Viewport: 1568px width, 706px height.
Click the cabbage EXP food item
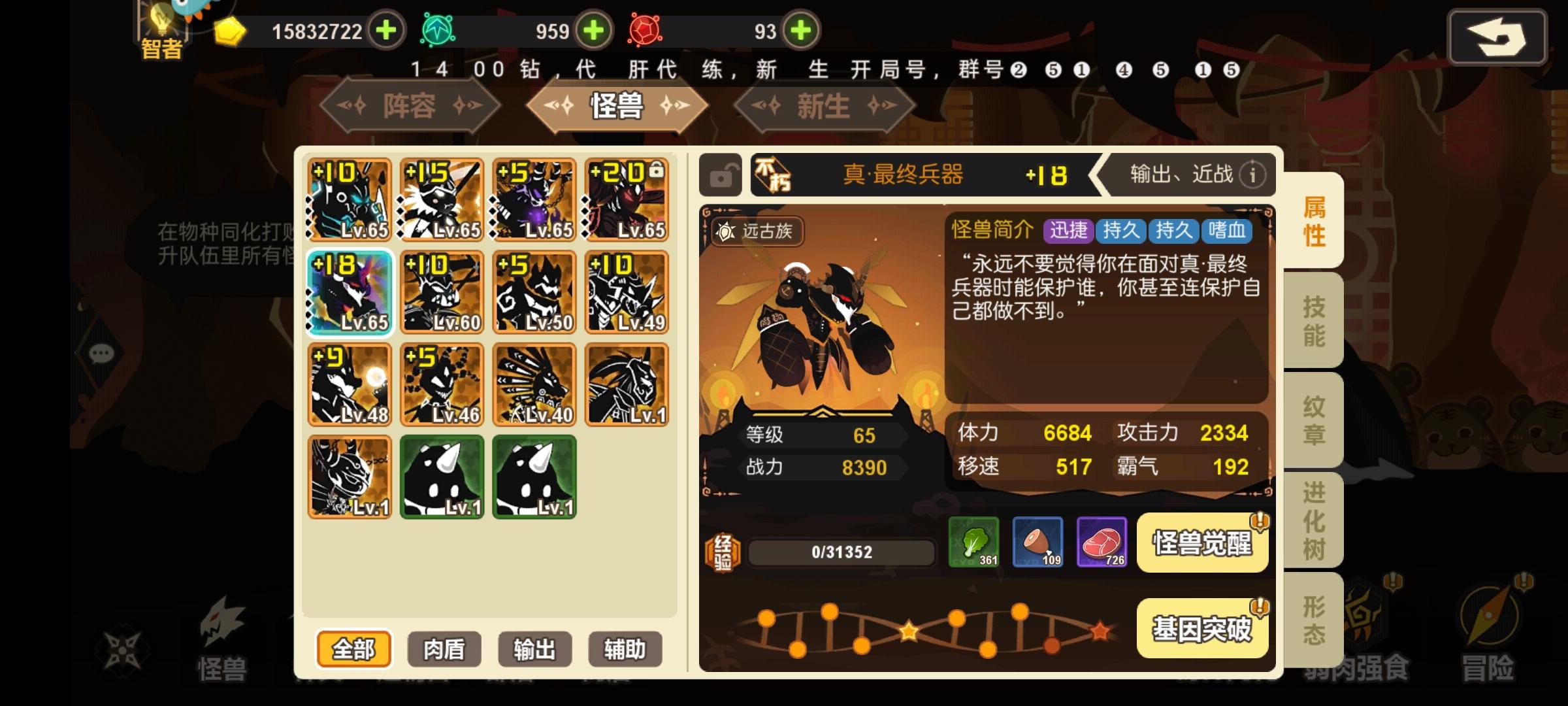point(974,543)
